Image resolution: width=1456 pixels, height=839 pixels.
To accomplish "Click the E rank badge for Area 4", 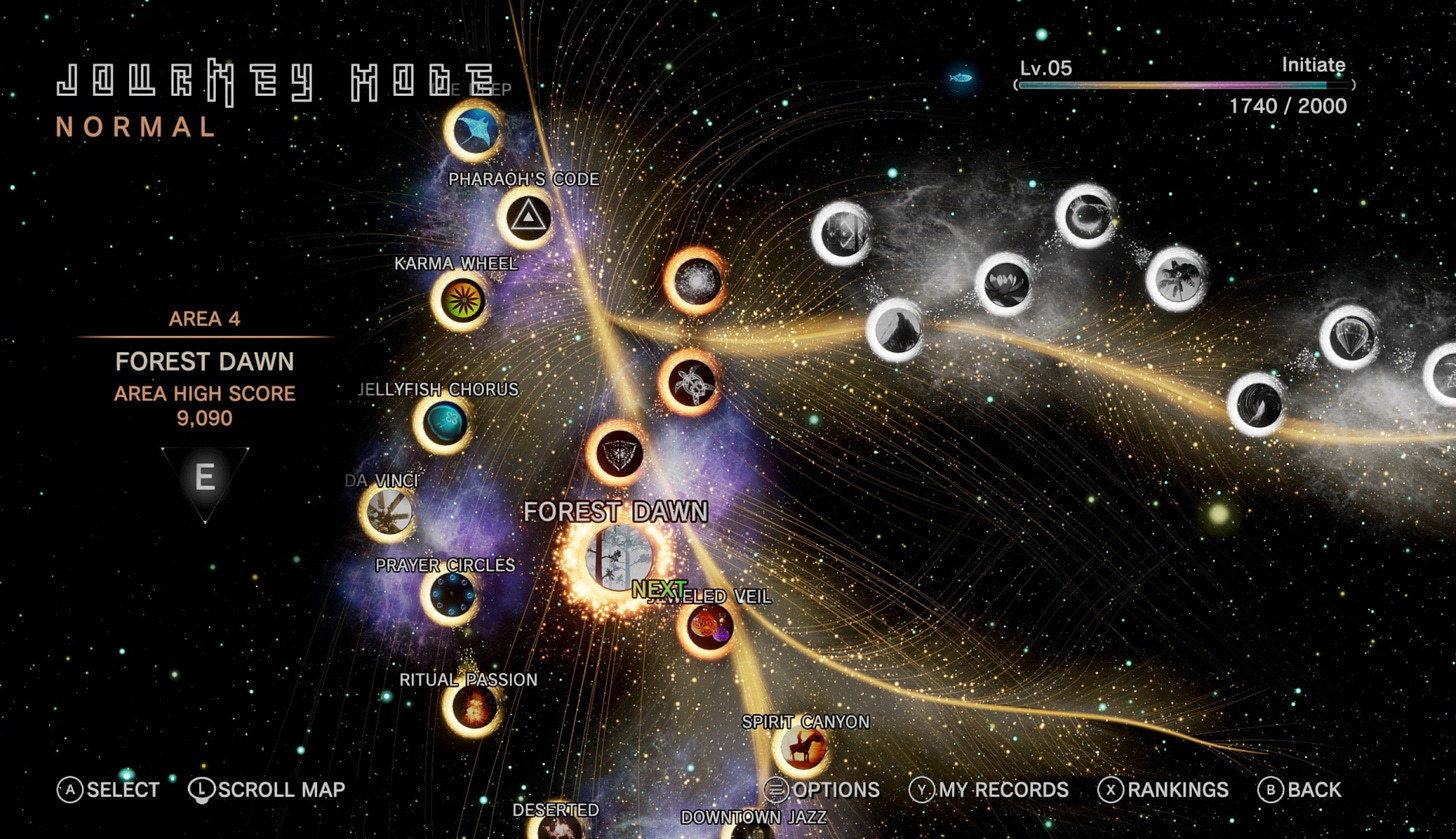I will pos(204,478).
